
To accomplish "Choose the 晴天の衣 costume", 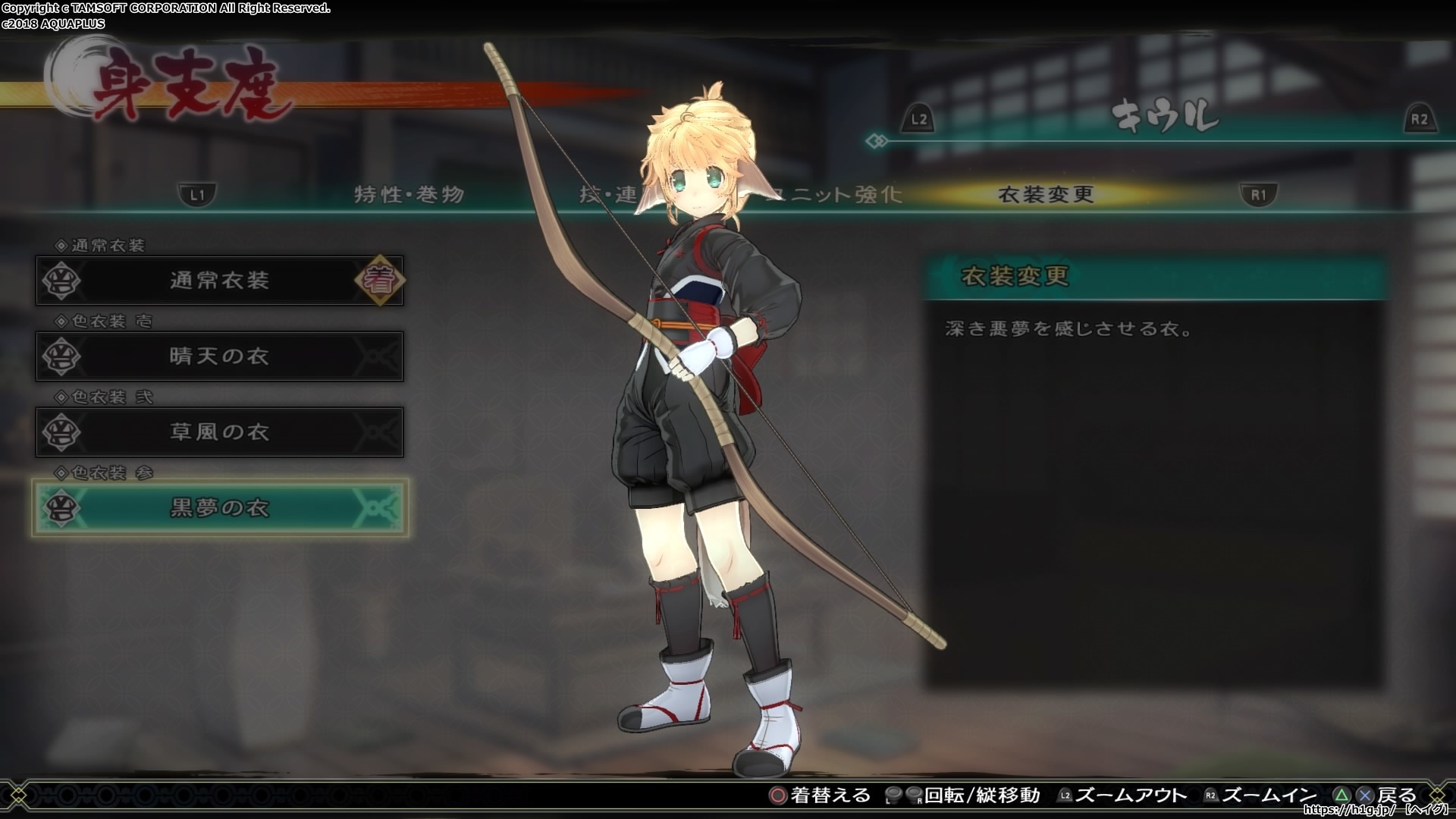I will coord(219,356).
